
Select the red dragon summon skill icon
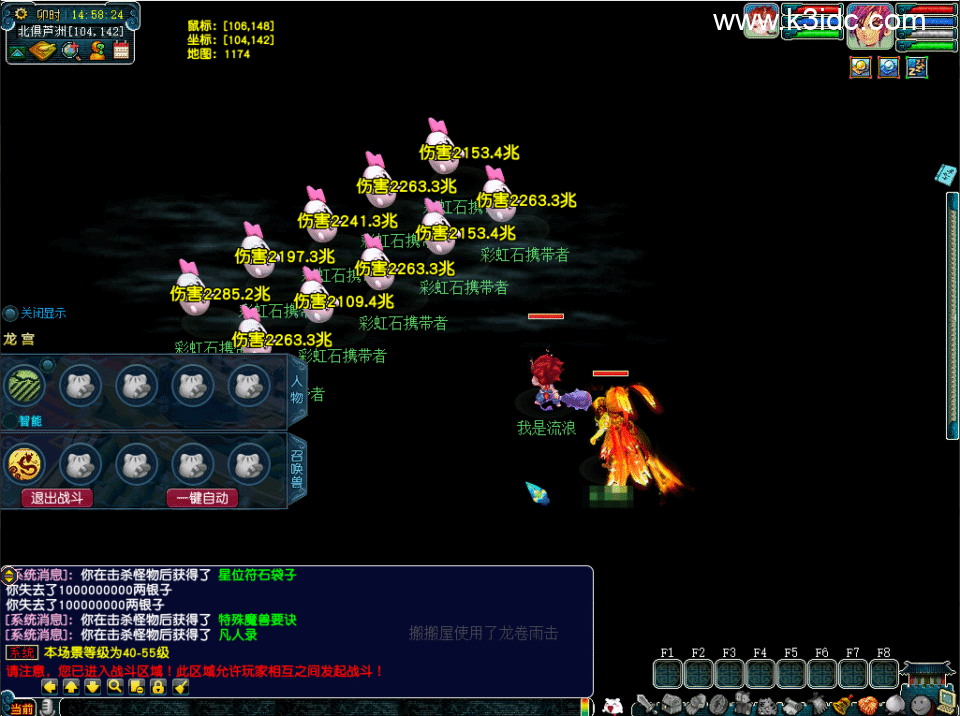click(x=24, y=464)
